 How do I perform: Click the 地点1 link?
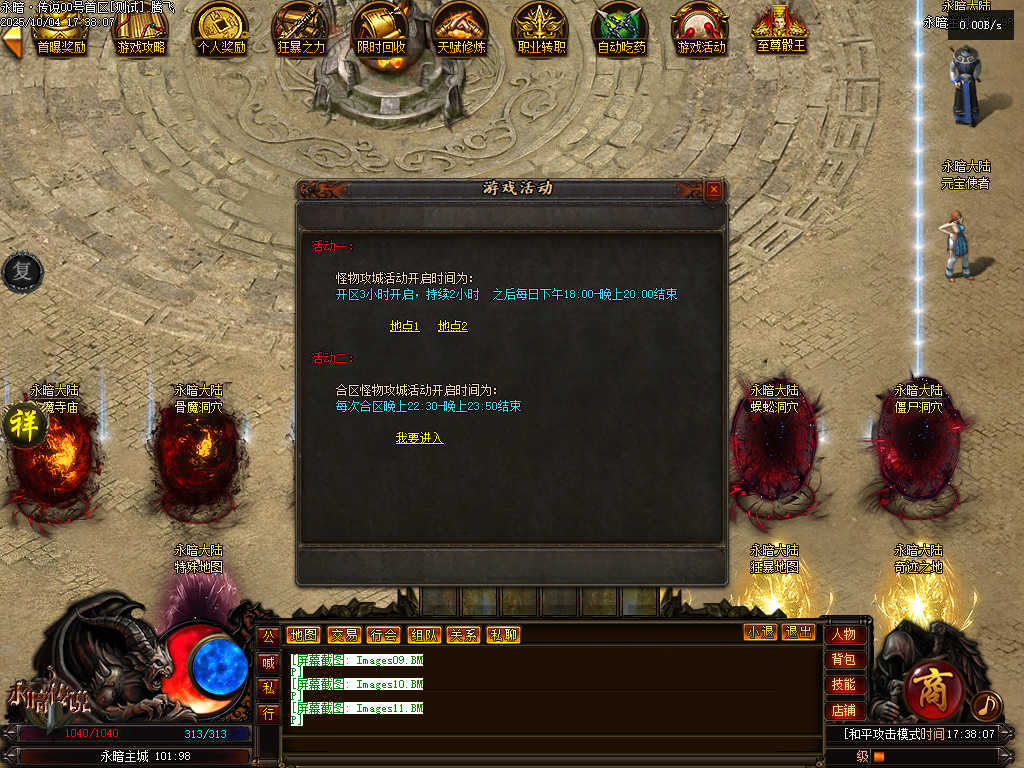pyautogui.click(x=404, y=326)
